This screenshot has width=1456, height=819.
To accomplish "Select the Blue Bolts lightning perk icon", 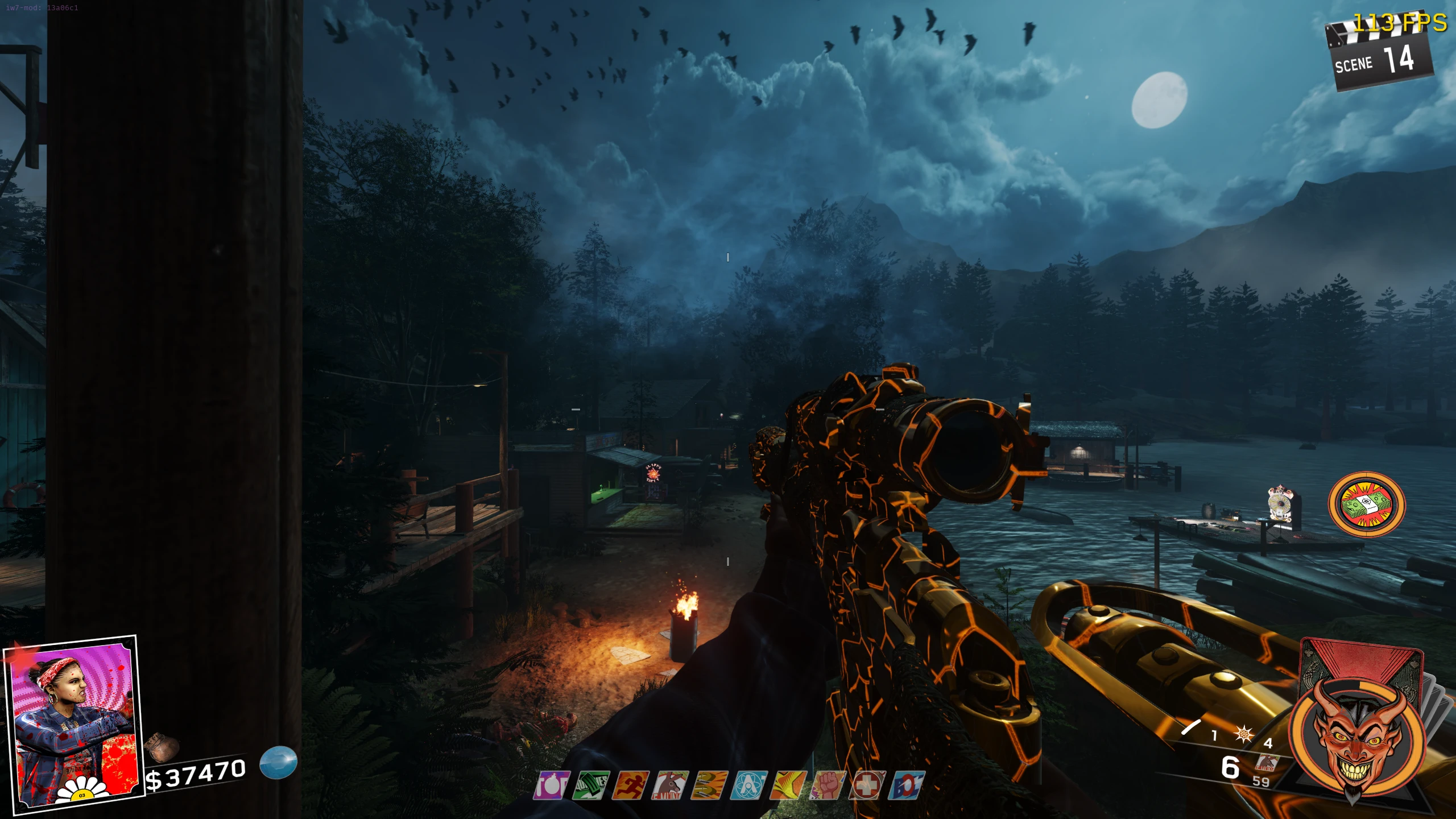I will pos(907,786).
